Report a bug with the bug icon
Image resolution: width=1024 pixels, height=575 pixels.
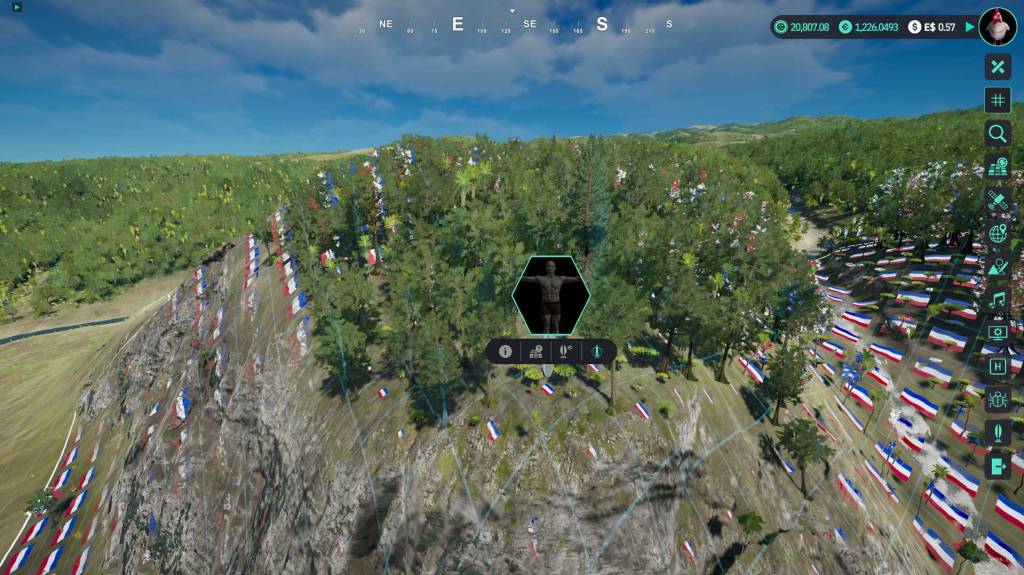[x=997, y=400]
